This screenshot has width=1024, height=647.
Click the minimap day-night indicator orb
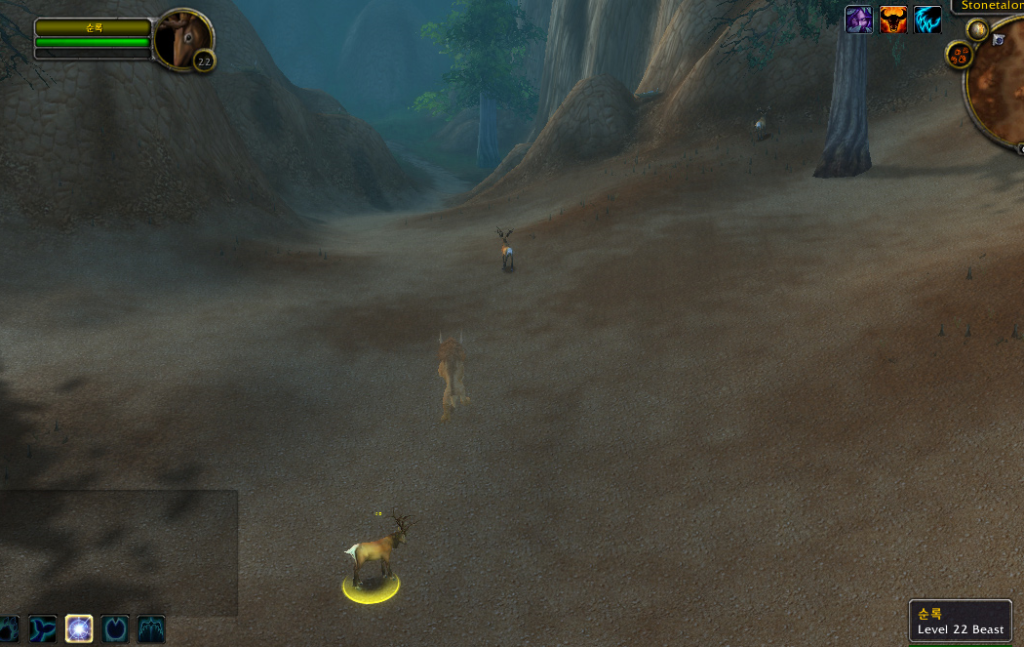pos(977,30)
